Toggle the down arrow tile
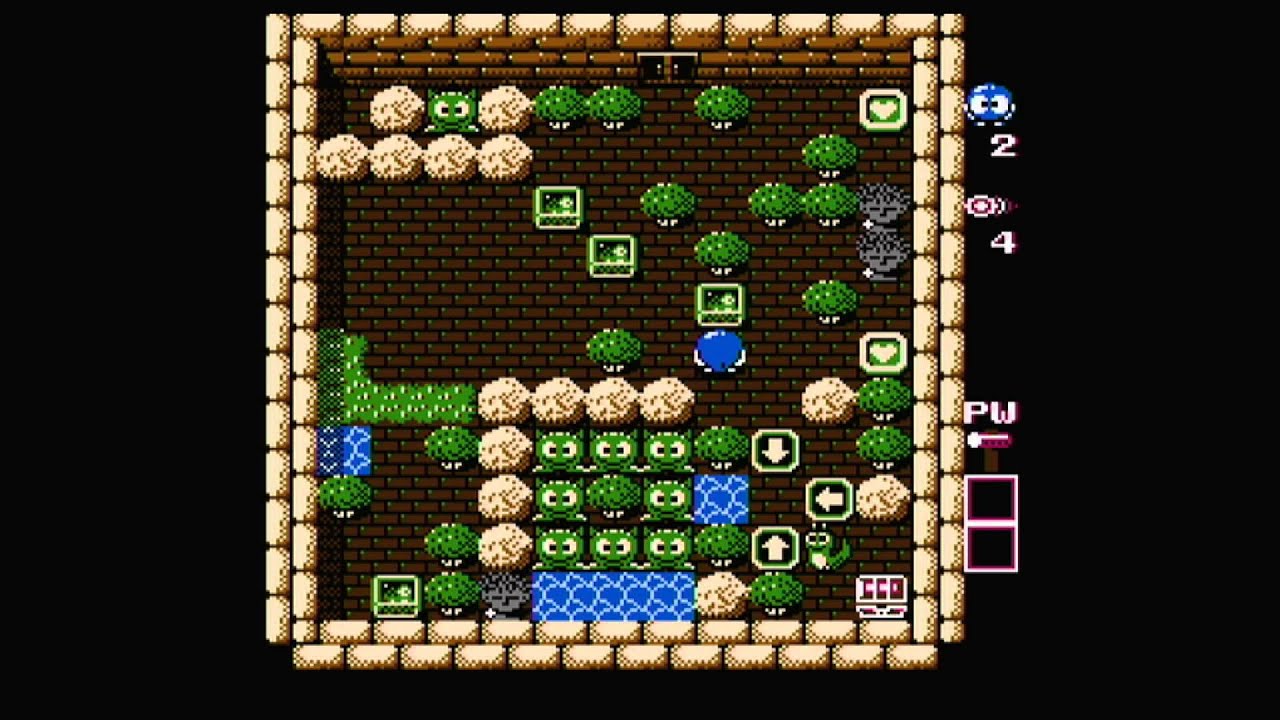Viewport: 1280px width, 720px height. (774, 452)
